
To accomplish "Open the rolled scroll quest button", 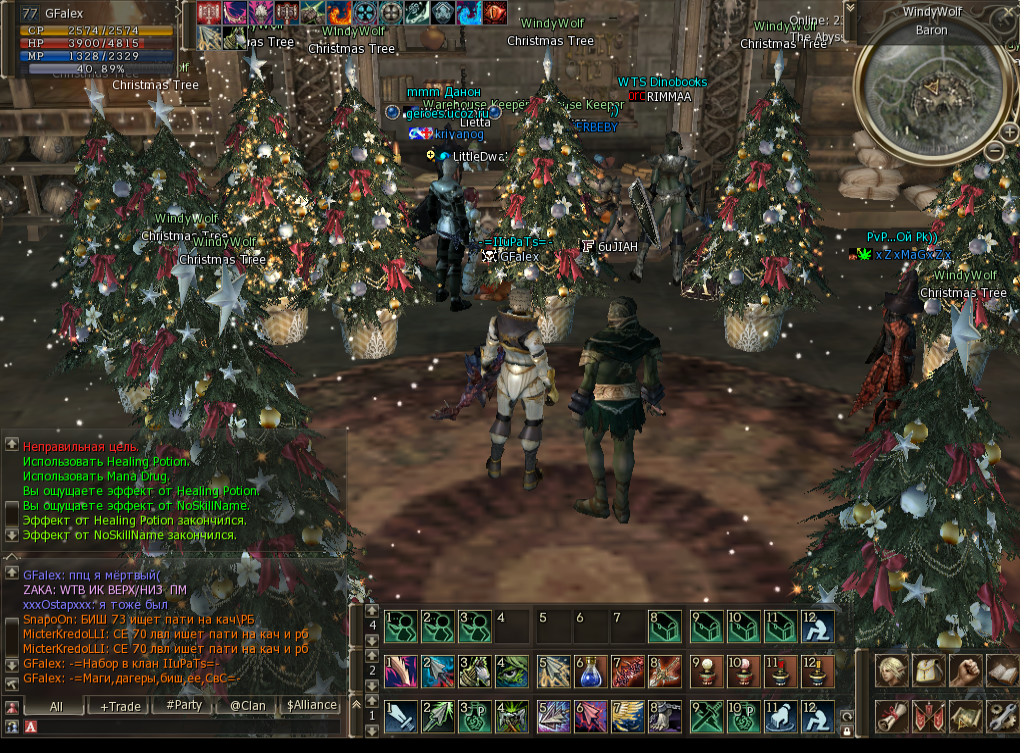I will [x=892, y=716].
